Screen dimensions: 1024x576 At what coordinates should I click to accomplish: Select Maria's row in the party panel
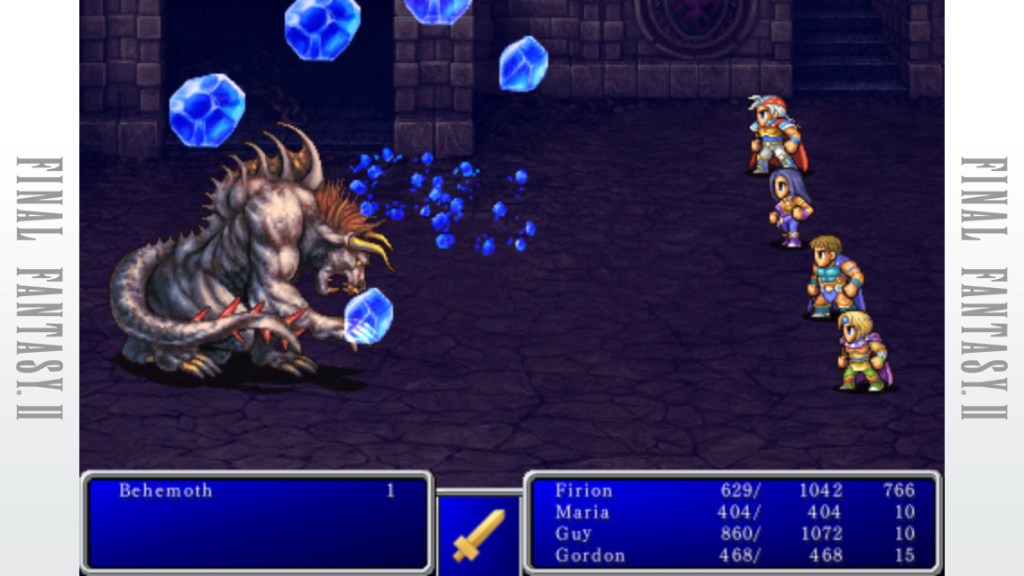pos(582,512)
